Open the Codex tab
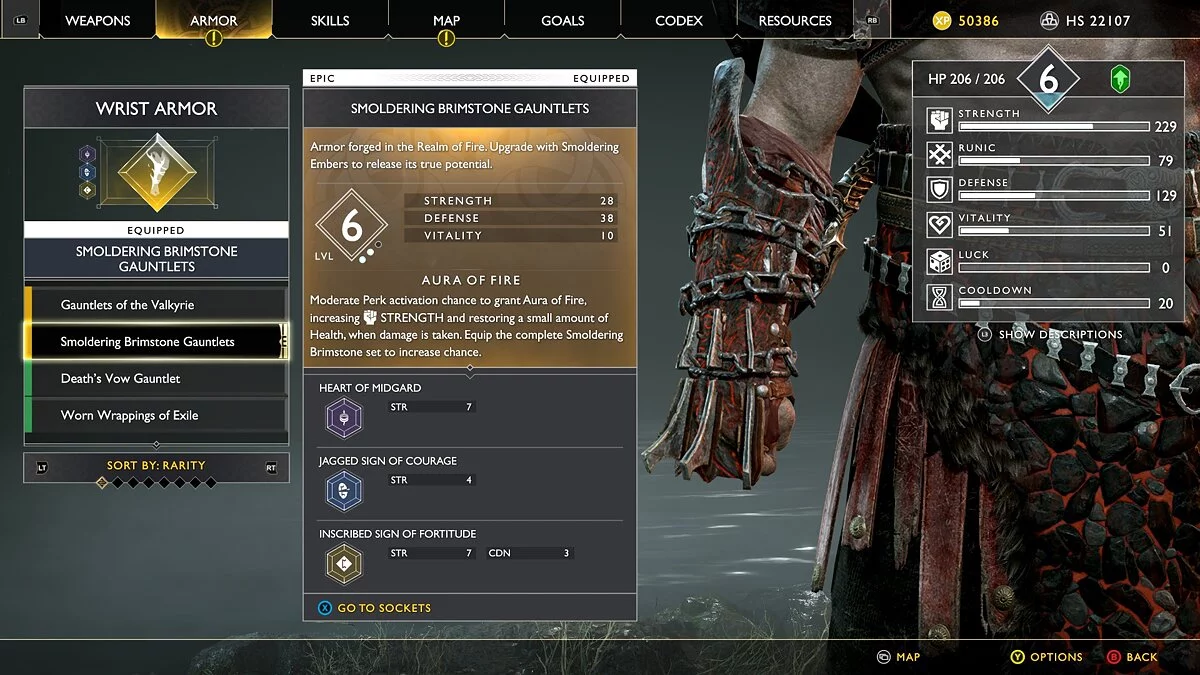This screenshot has width=1200, height=675. point(679,20)
